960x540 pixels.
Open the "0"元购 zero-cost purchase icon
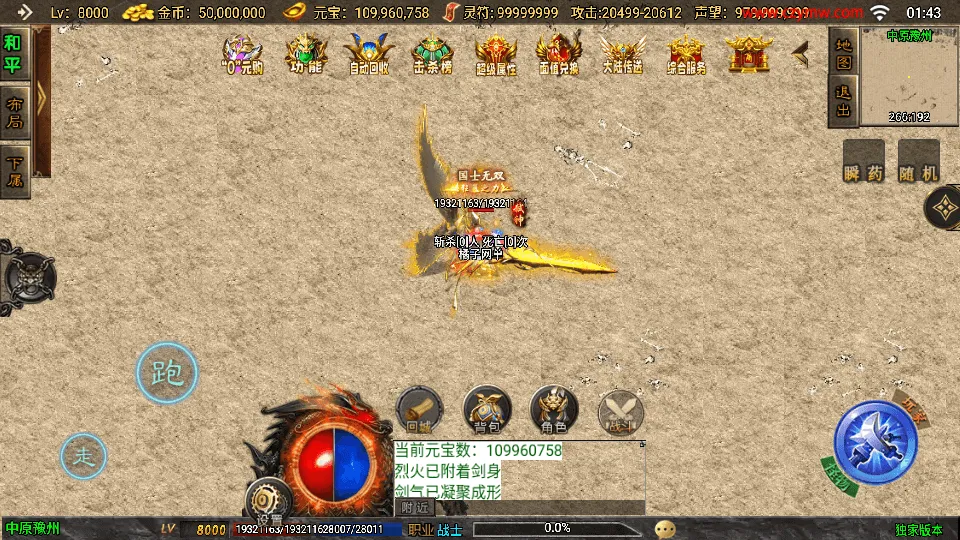point(242,54)
